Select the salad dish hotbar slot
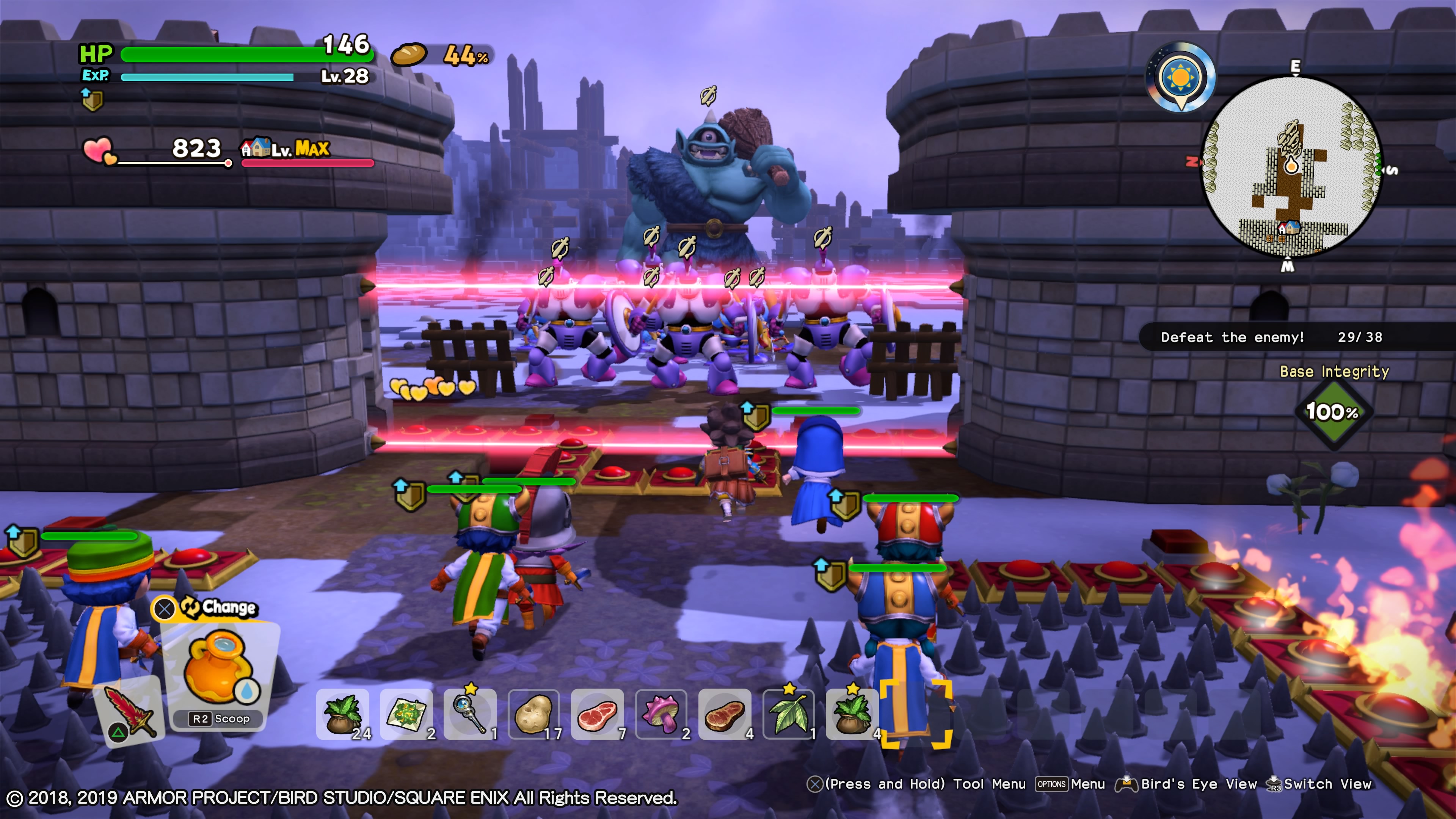1456x819 pixels. click(406, 714)
